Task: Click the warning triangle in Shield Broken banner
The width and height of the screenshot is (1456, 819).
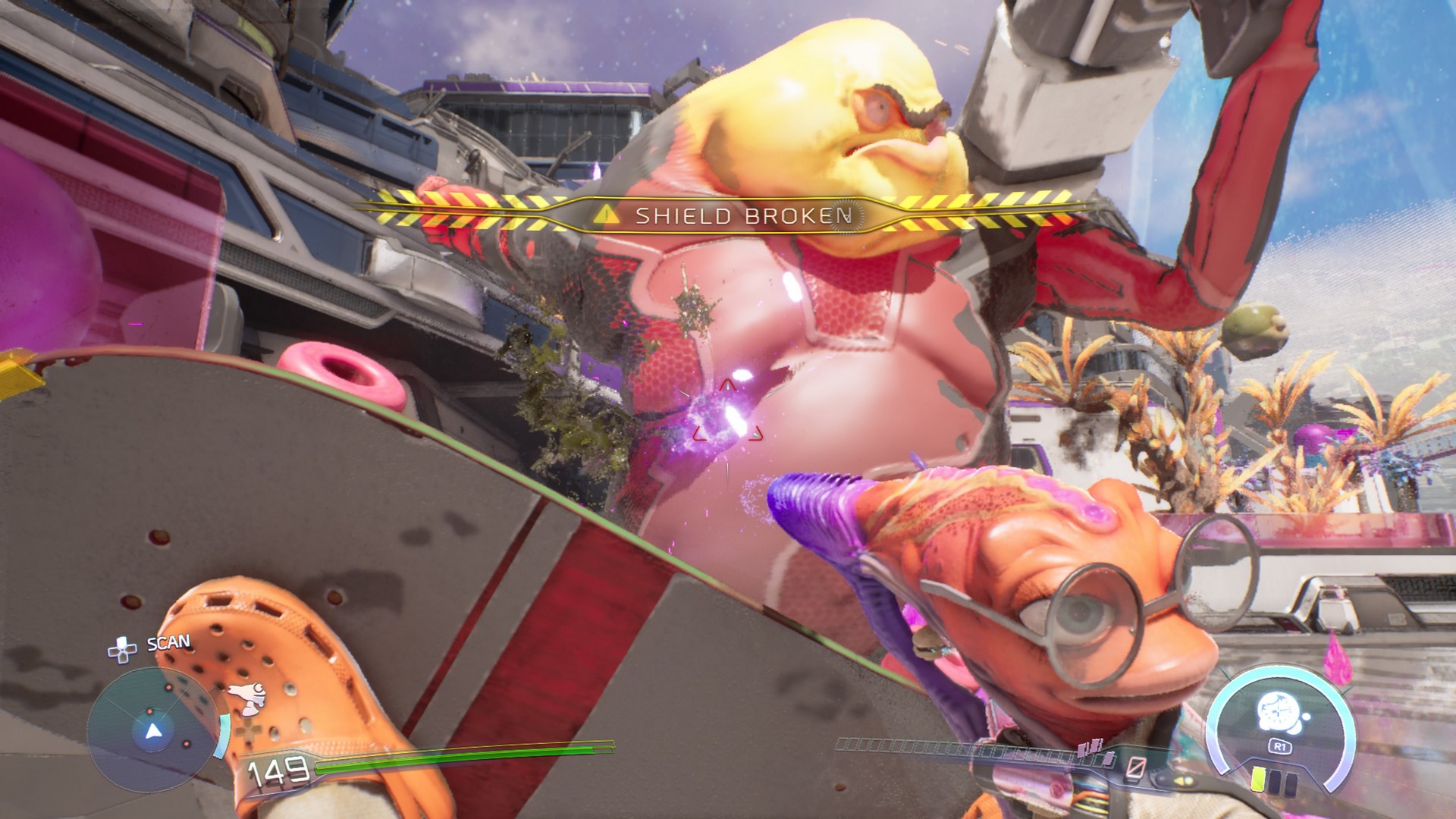Action: 605,215
